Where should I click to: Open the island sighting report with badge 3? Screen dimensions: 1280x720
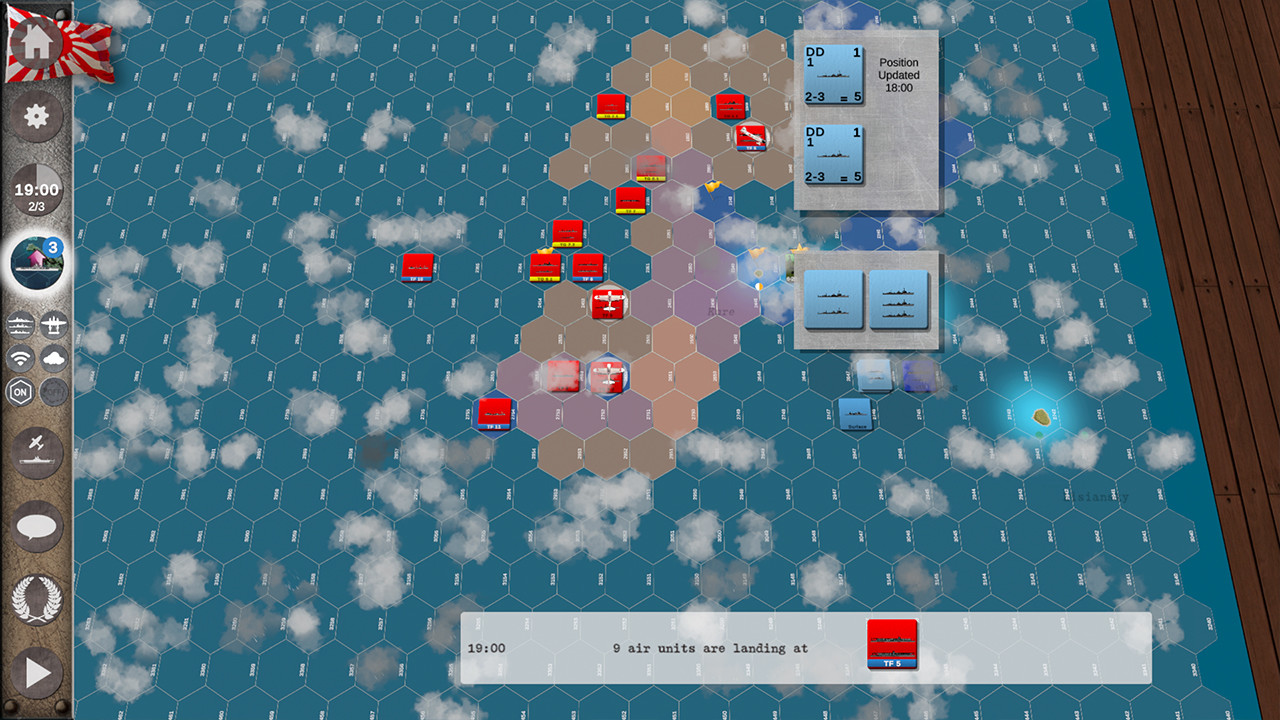coord(37,263)
